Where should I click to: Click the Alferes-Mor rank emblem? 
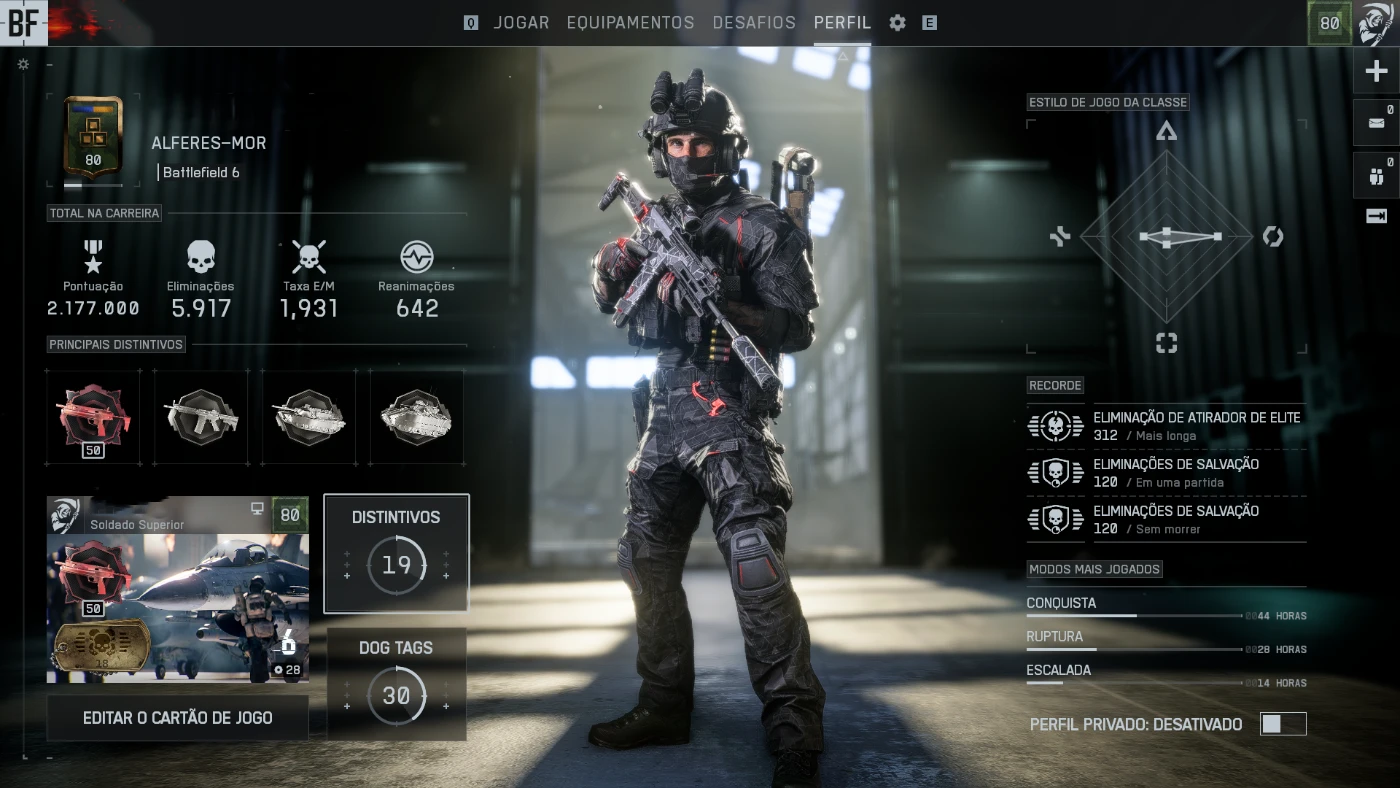(93, 136)
